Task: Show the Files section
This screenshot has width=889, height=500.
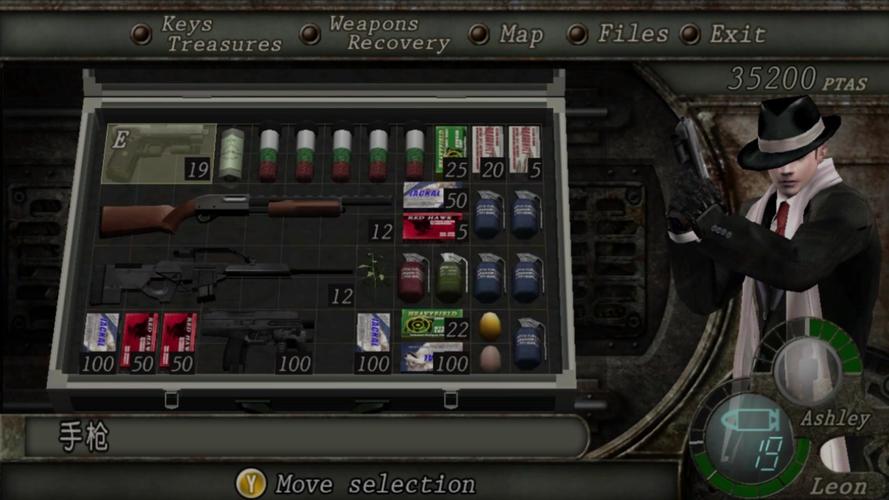Action: [632, 34]
